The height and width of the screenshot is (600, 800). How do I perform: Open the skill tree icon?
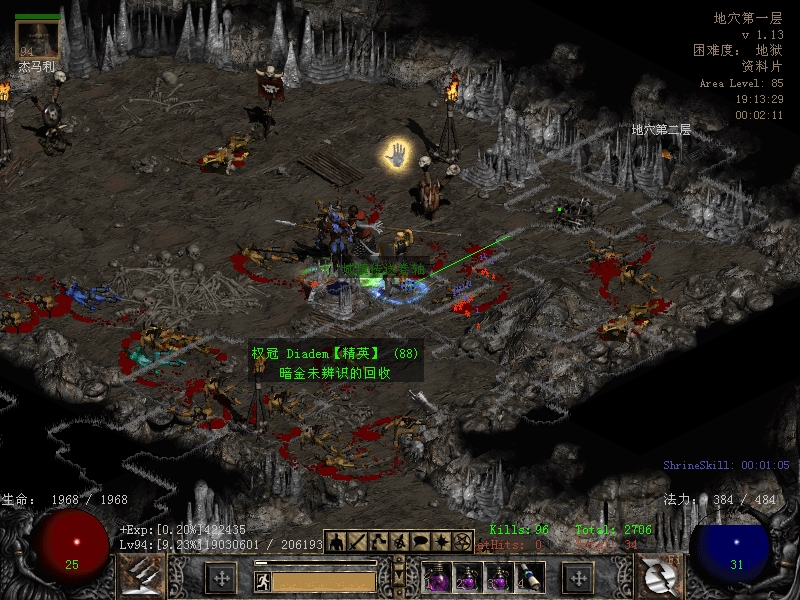coord(377,541)
